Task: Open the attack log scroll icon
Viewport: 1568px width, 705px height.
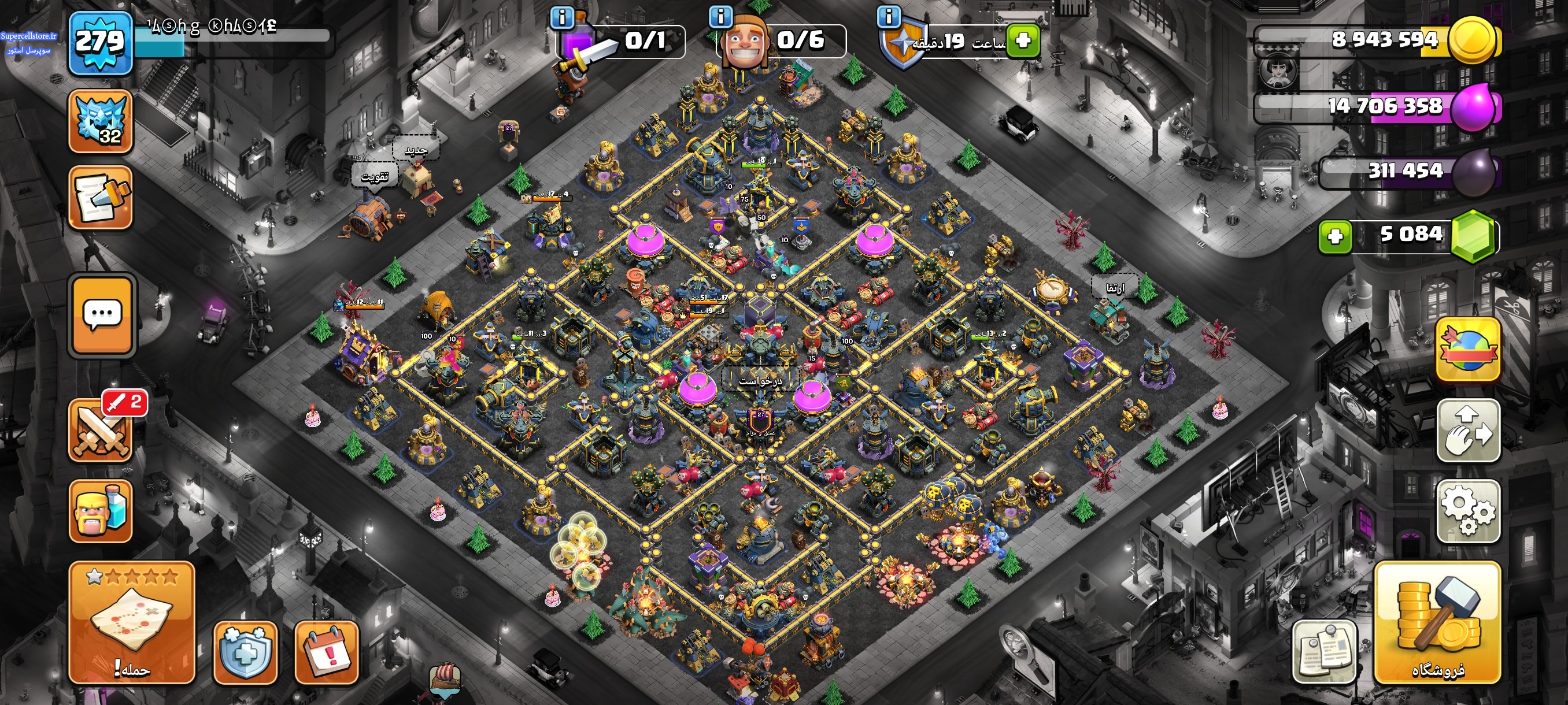Action: pos(101,198)
